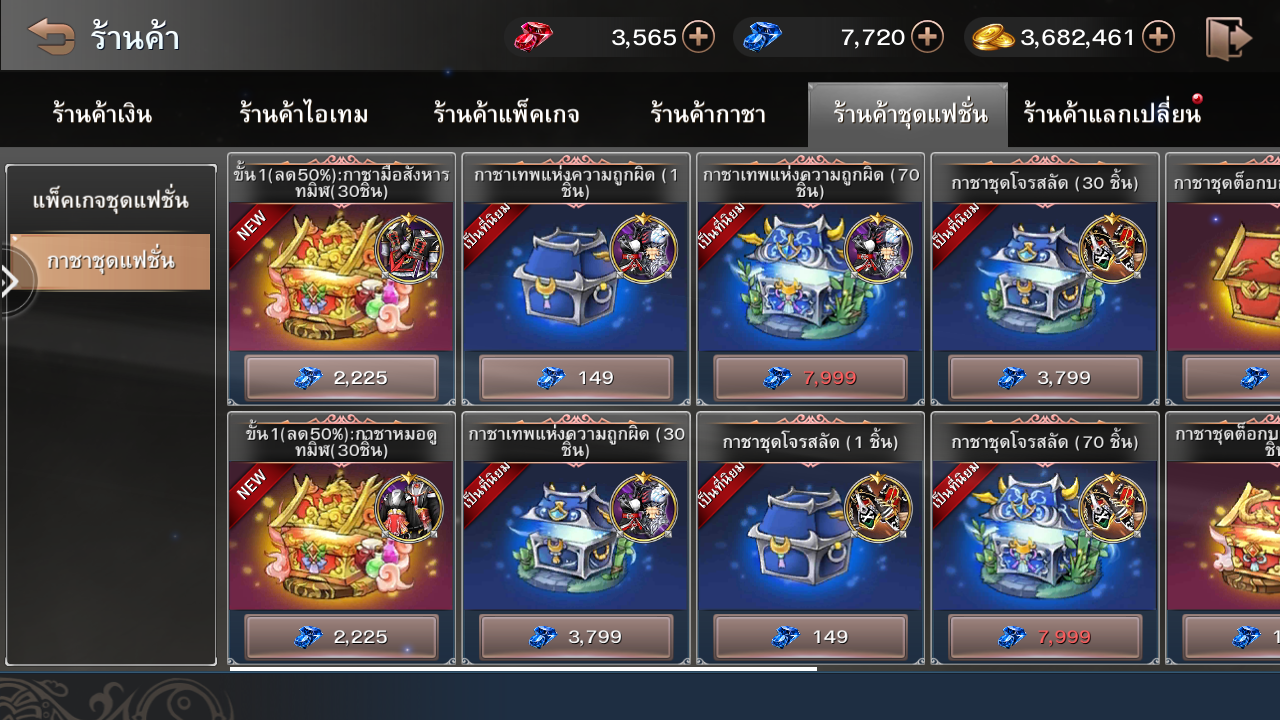Open the ร้านค้าแลกเปลี่ยน tab

click(1111, 115)
